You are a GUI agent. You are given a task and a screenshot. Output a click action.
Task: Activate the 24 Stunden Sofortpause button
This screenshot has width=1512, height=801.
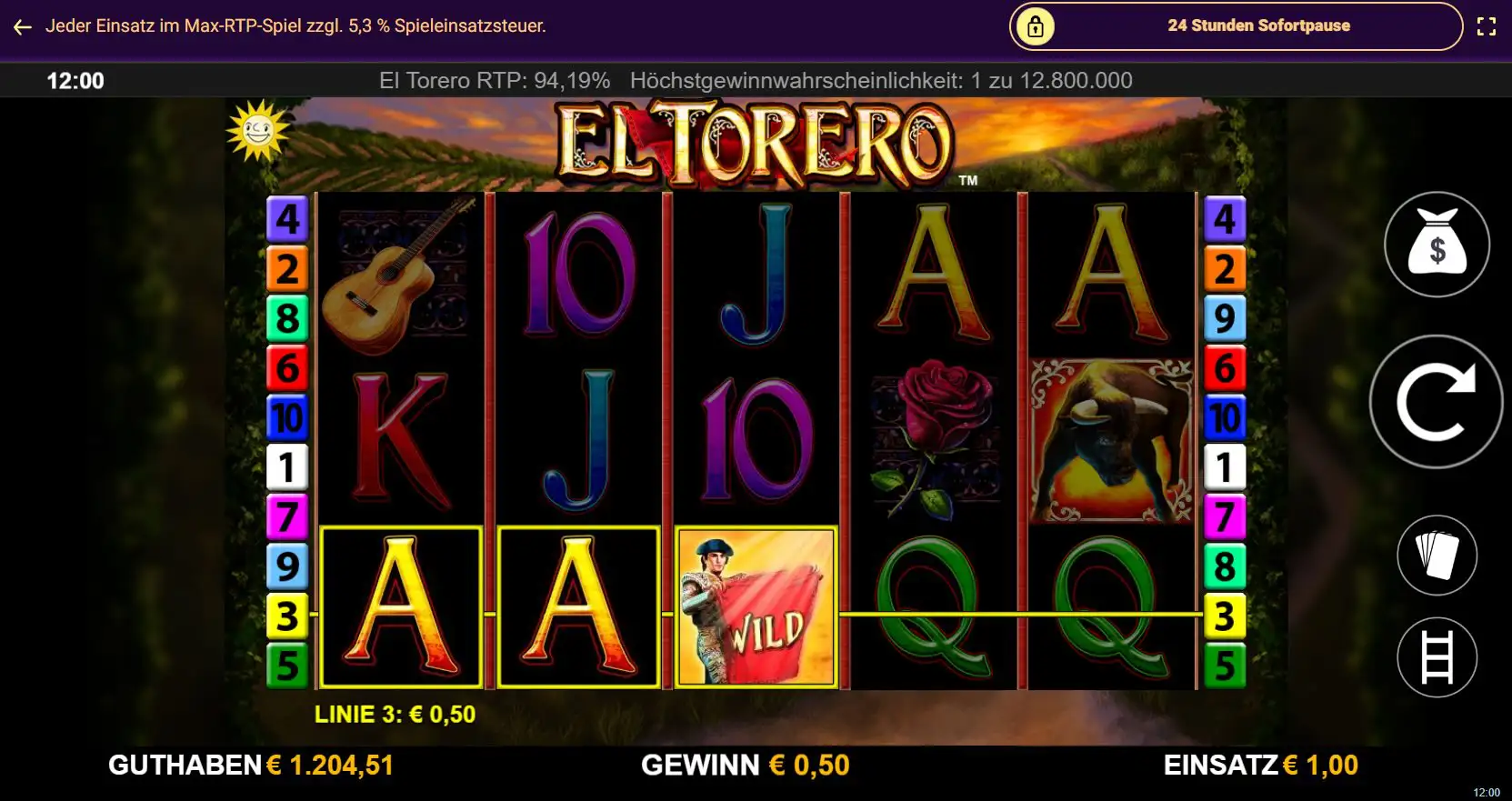pos(1257,25)
